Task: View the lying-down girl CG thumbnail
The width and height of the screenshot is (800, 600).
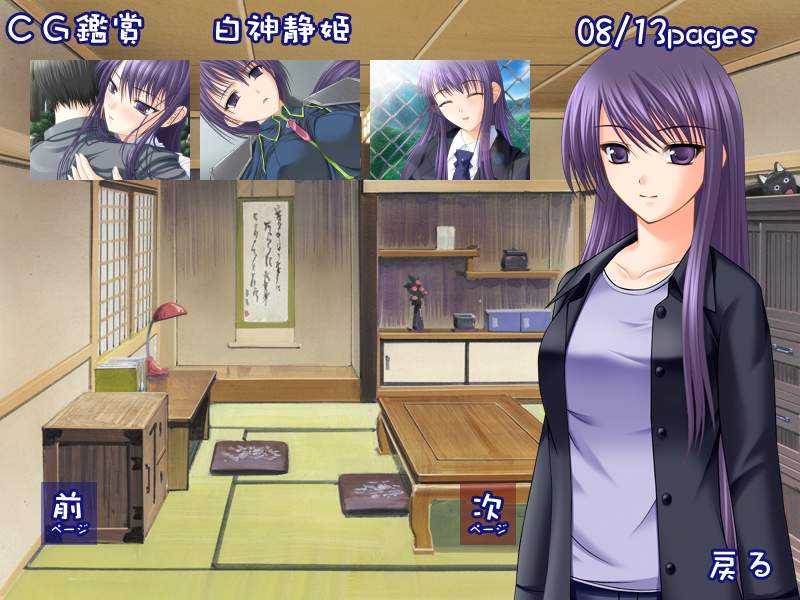Action: click(280, 120)
